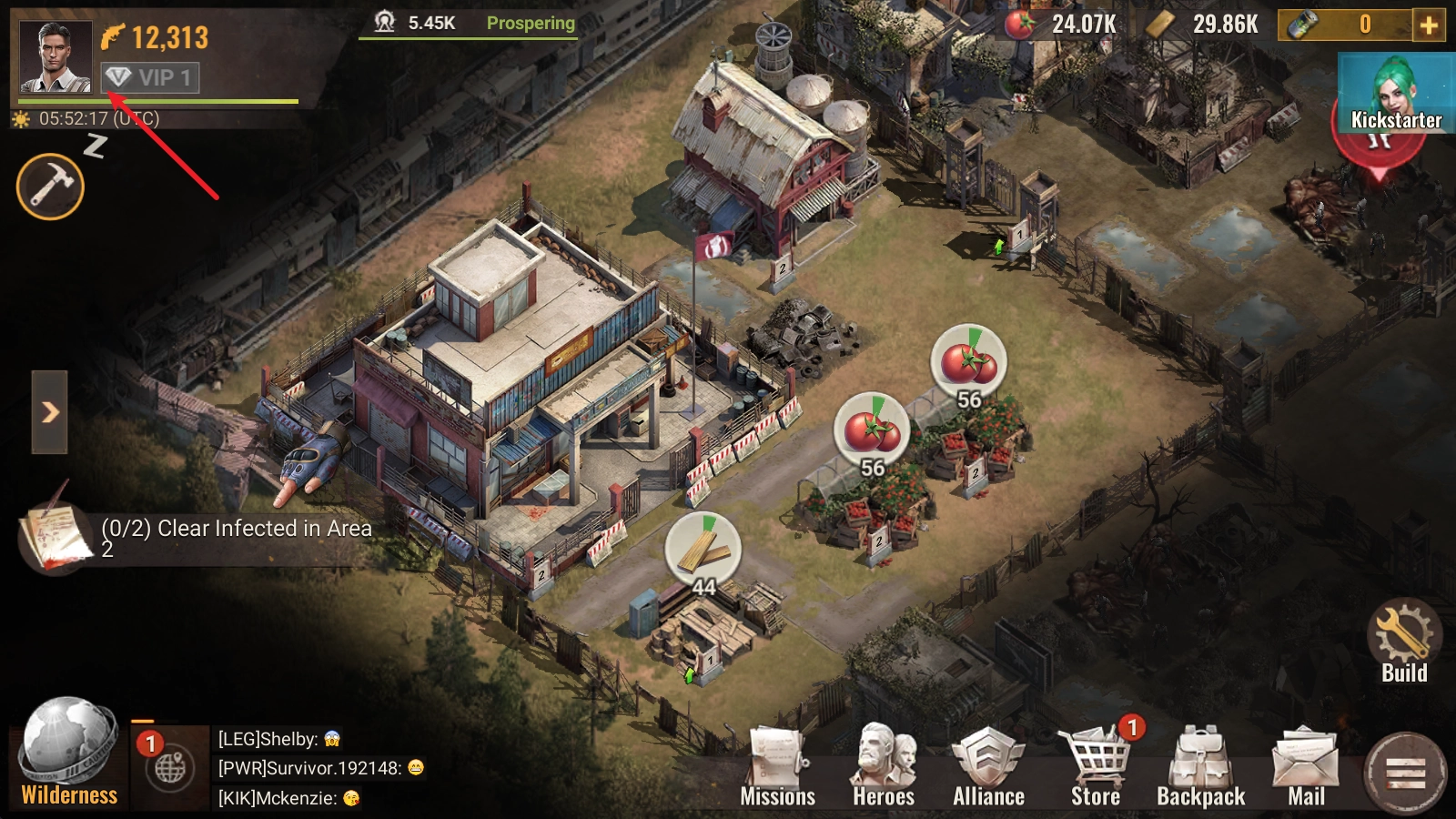
Task: Open the Backpack inventory
Action: (1200, 769)
